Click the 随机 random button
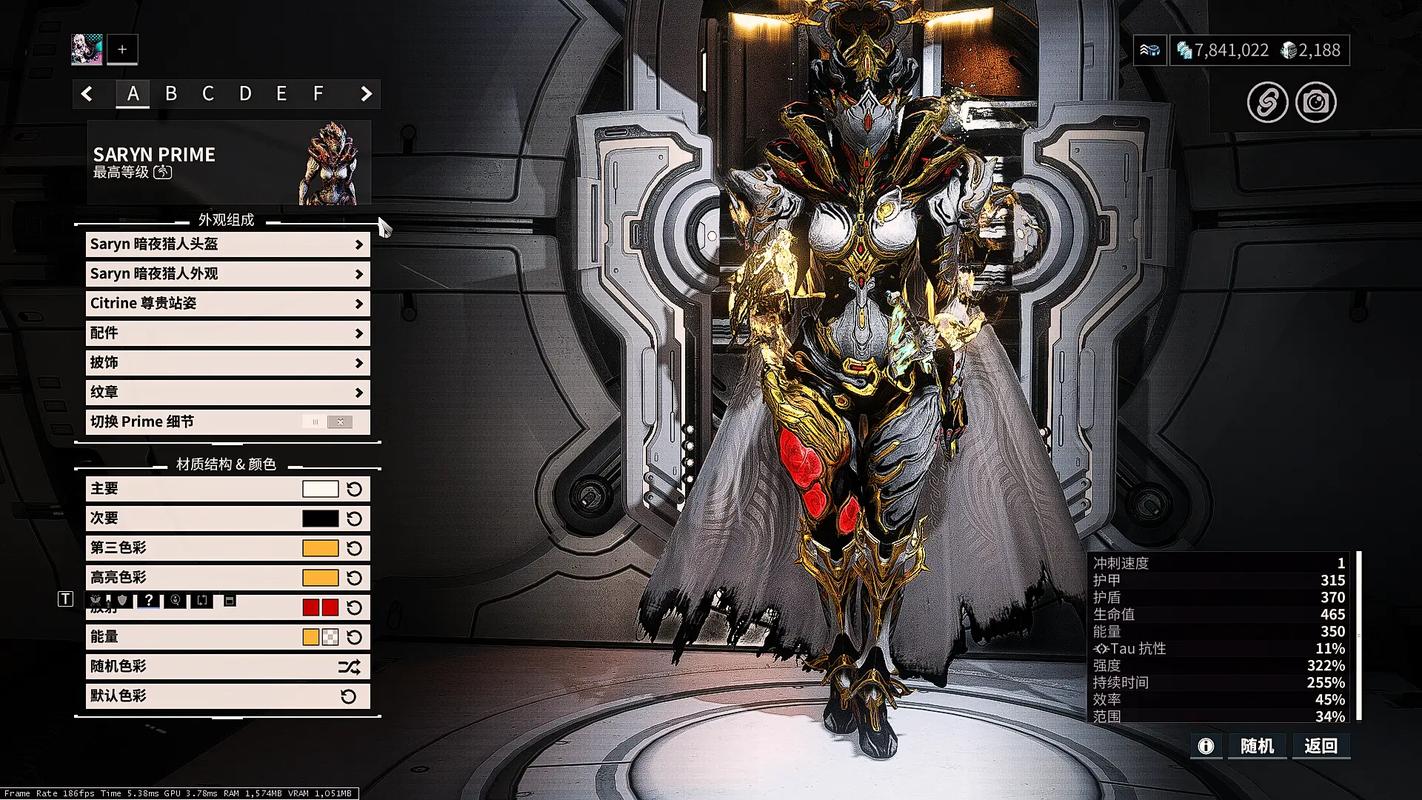 click(1257, 746)
